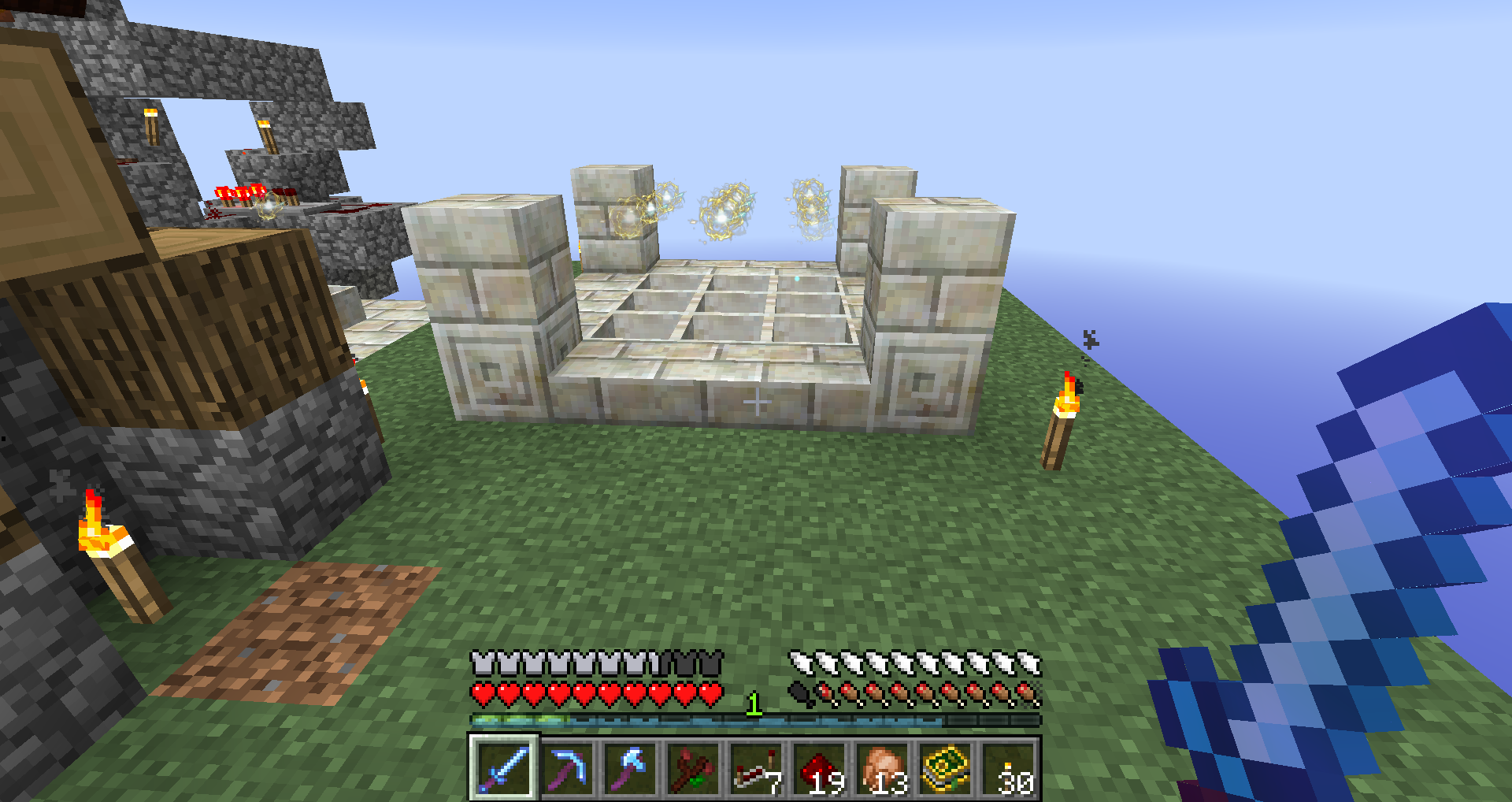This screenshot has height=802, width=1512.
Task: Switch to the diamond pickaxe slot
Action: tap(567, 768)
